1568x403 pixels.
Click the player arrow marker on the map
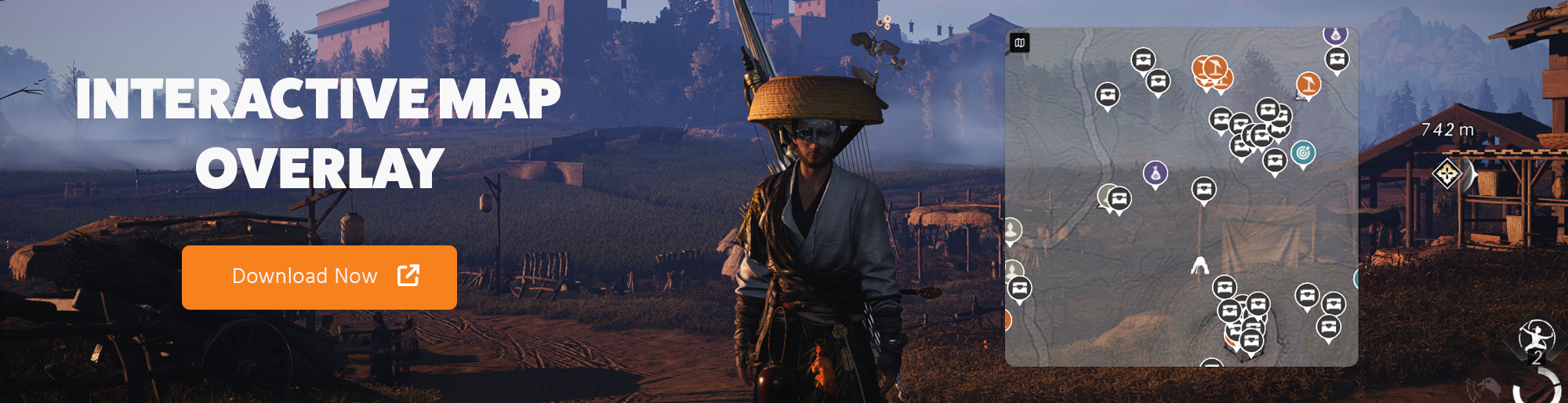1200,267
